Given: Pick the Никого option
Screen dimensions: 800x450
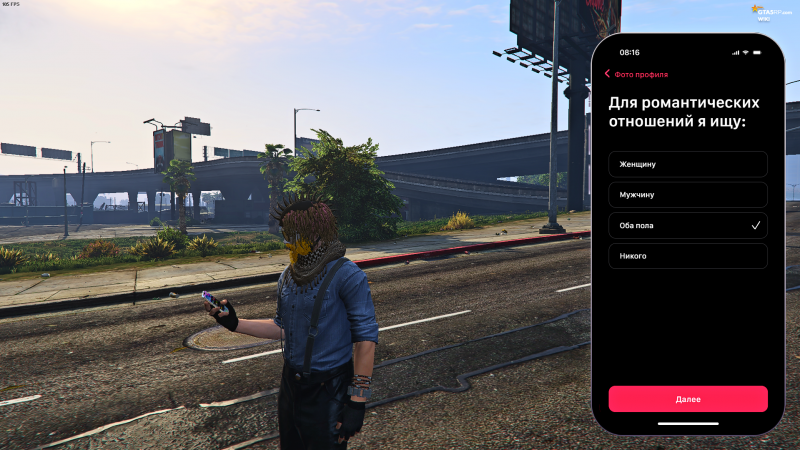Looking at the screenshot, I should point(688,256).
